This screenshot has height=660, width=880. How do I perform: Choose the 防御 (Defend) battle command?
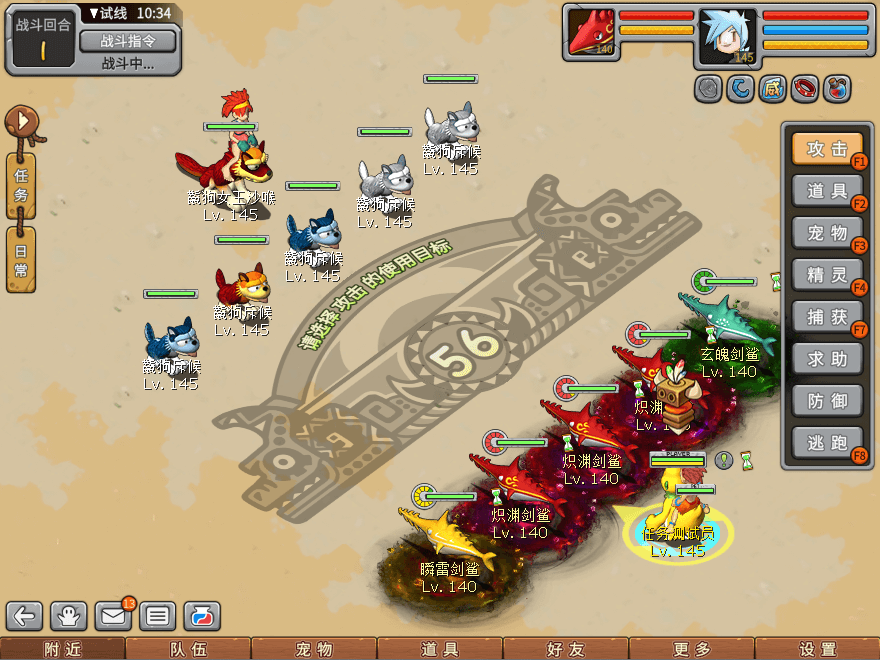click(x=827, y=400)
